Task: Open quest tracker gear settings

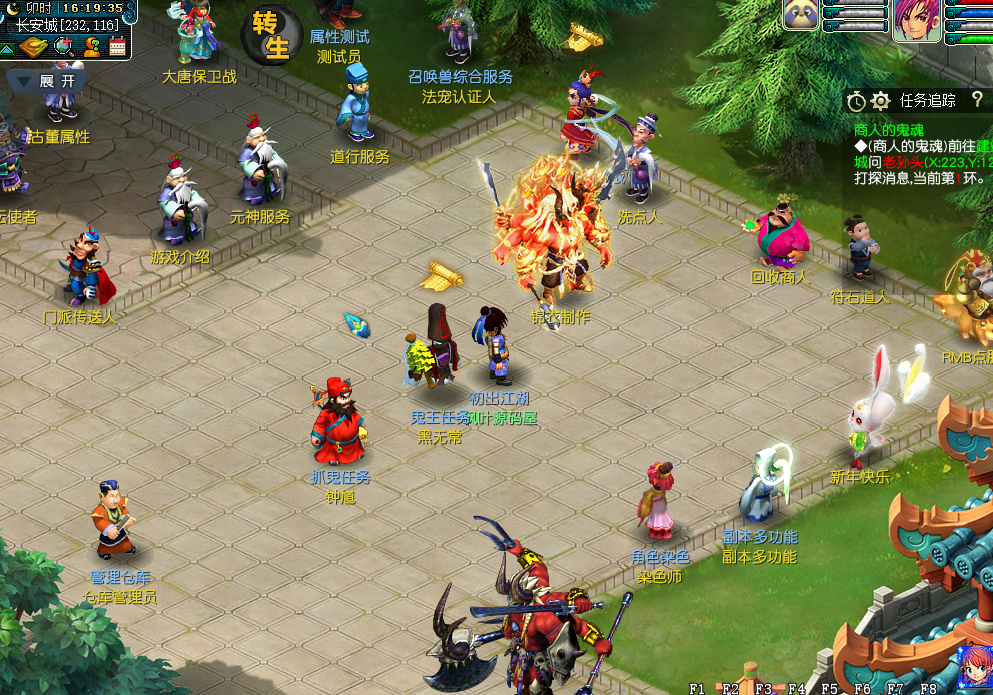Action: coord(880,101)
